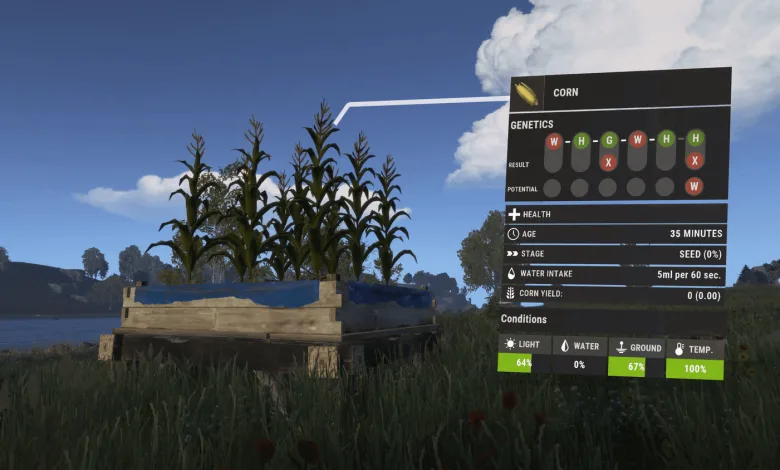The image size is (780, 470).
Task: Click the red W potential gene
Action: tap(694, 186)
